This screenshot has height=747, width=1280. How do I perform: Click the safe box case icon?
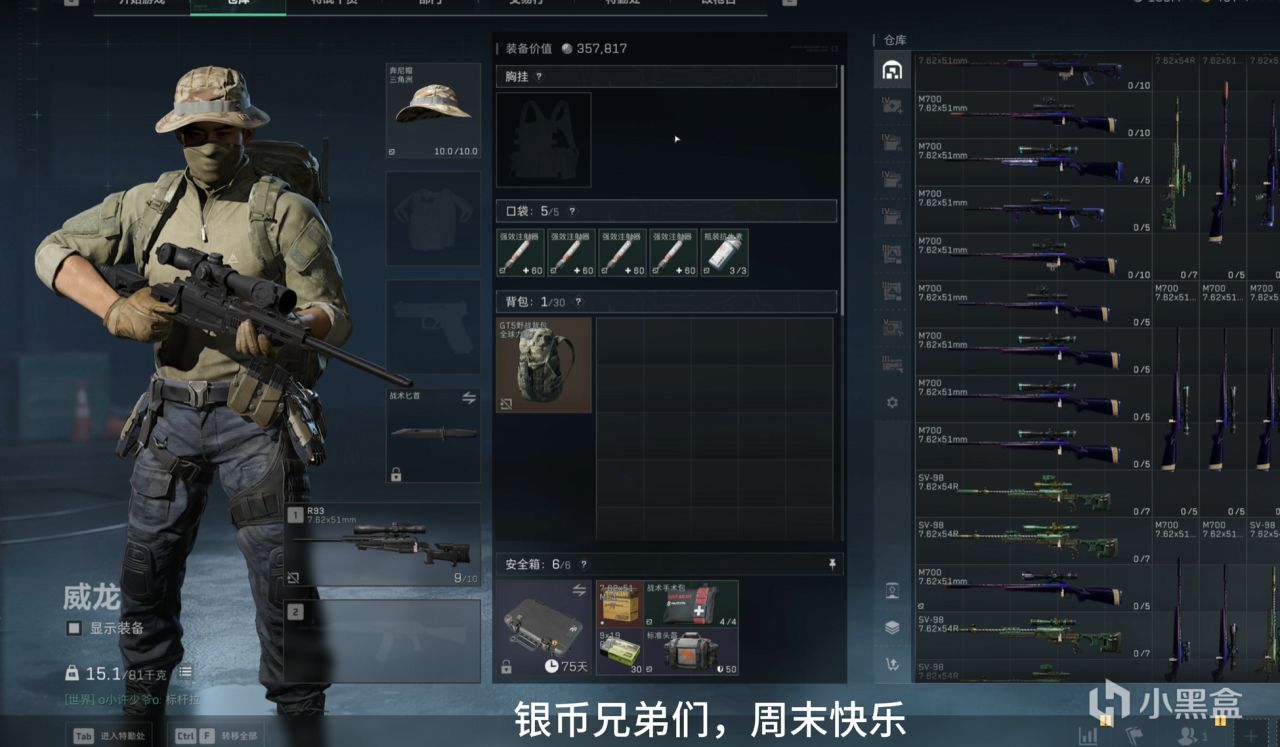(x=543, y=627)
